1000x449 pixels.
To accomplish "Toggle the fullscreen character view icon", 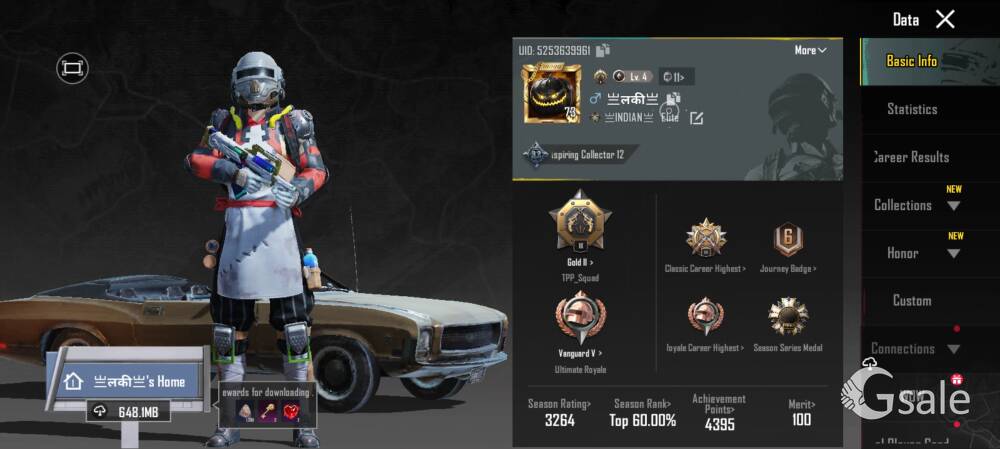I will pyautogui.click(x=72, y=68).
